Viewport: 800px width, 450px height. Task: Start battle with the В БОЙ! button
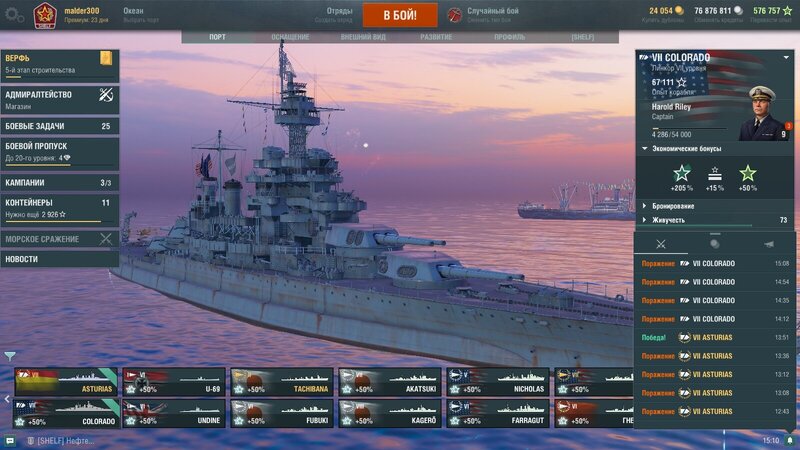coord(400,15)
